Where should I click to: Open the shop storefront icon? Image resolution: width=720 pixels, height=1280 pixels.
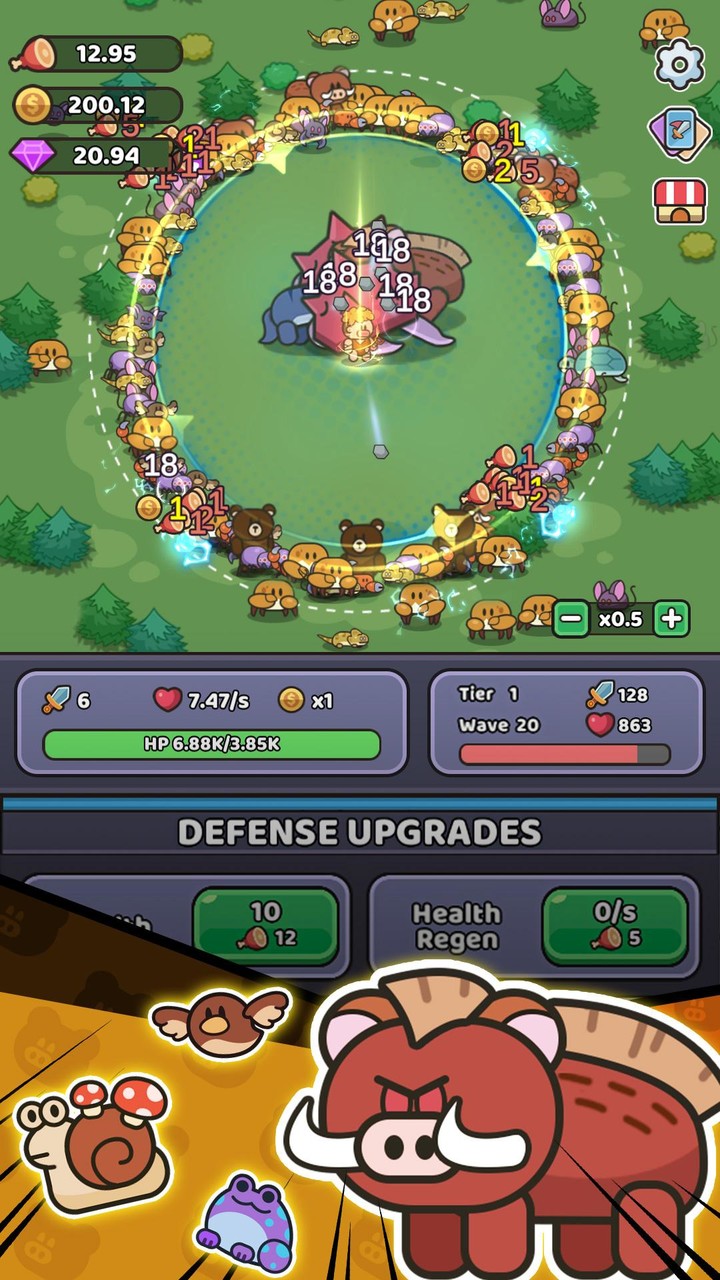[x=680, y=201]
